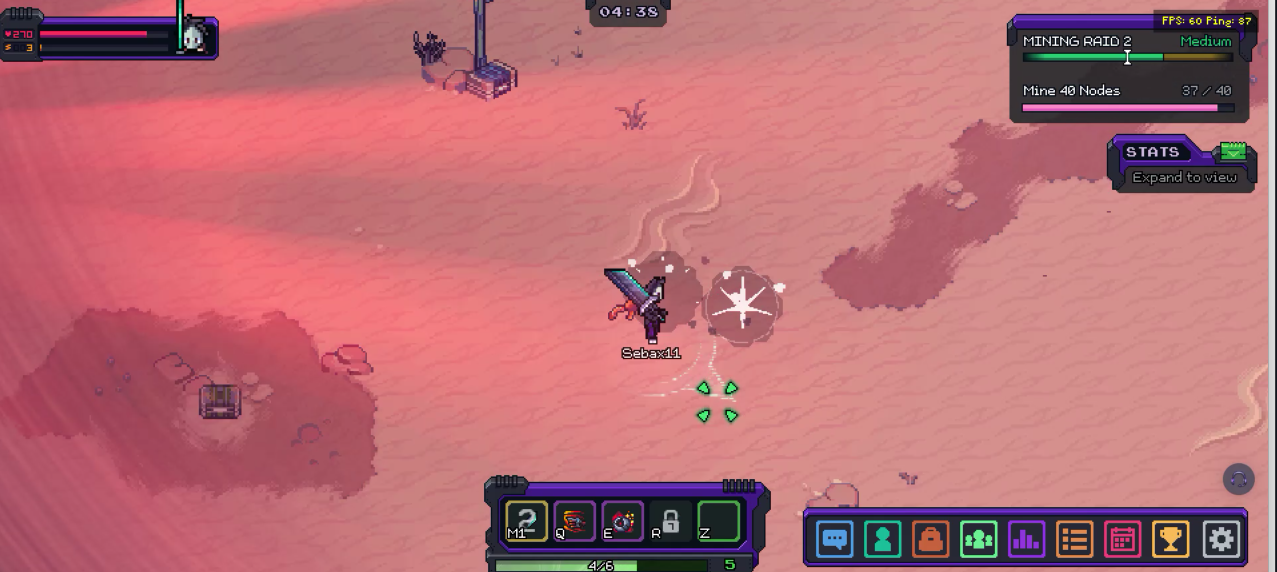Open the pink calendar events menu
1277x572 pixels.
pos(1122,540)
